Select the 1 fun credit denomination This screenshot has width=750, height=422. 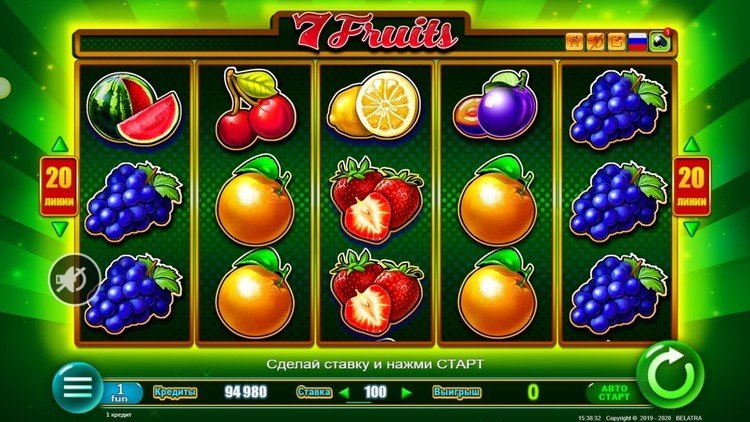pos(122,391)
